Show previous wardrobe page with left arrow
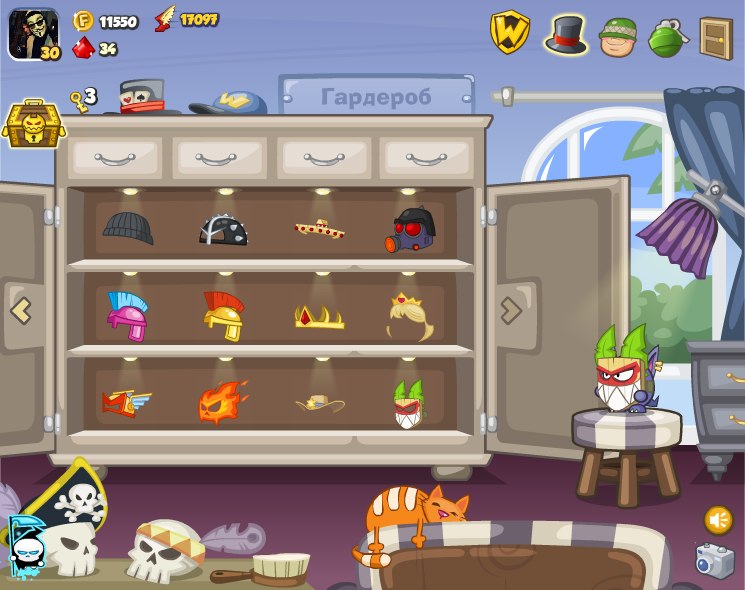The width and height of the screenshot is (745, 590). [21, 311]
